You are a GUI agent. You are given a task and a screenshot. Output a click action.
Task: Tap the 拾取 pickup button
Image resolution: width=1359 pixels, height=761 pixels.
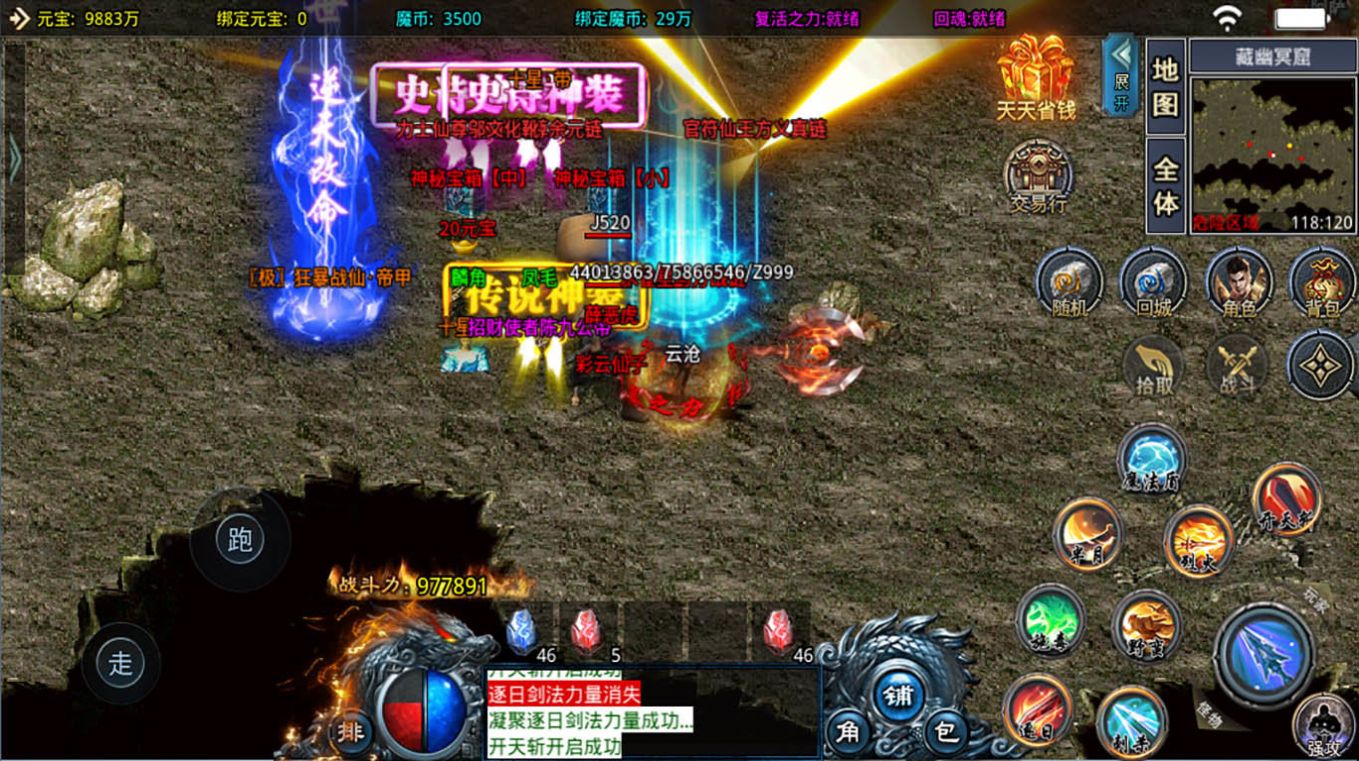[1153, 366]
